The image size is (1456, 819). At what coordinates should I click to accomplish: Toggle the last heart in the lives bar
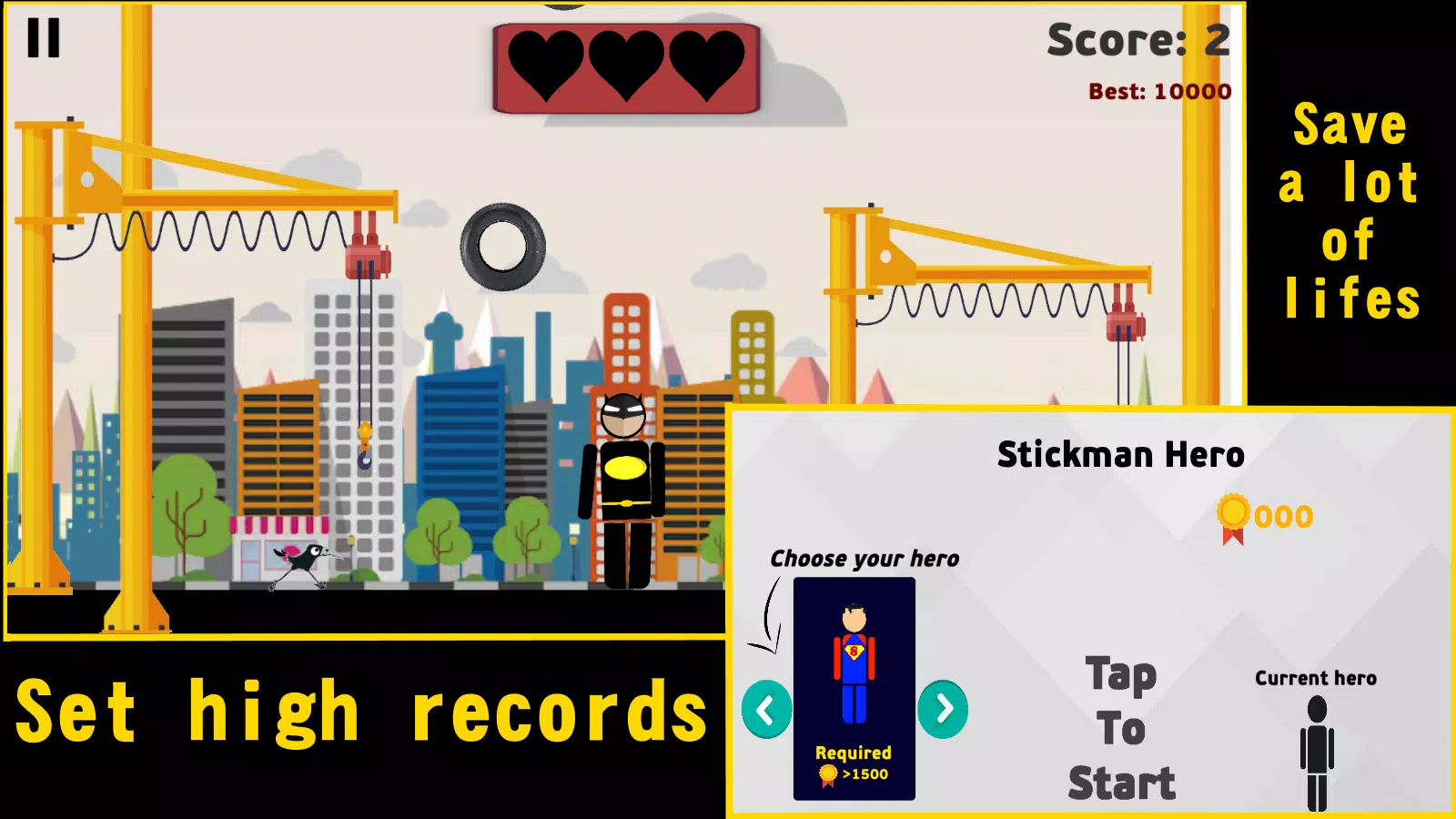(708, 62)
